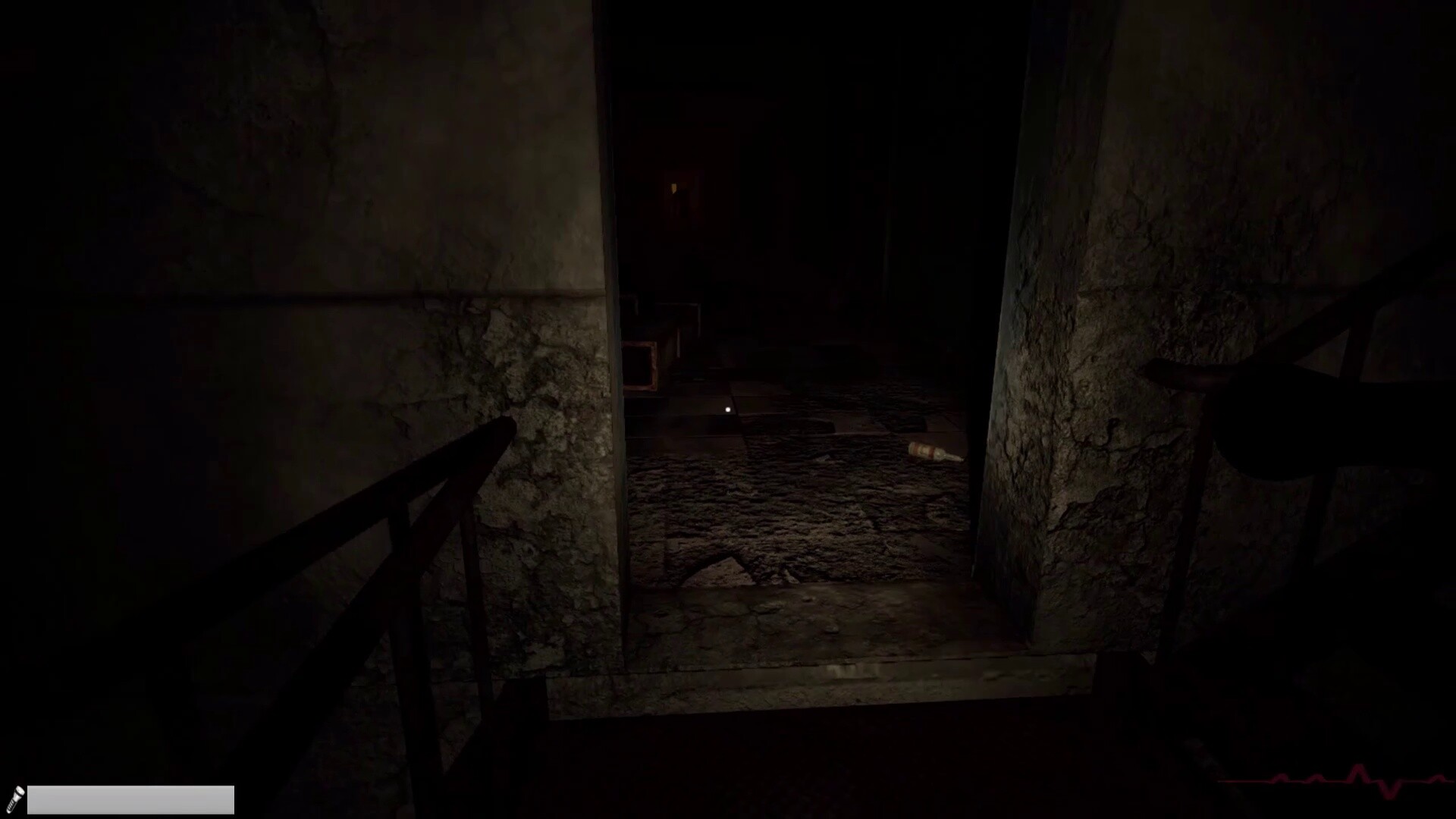1456x819 pixels.
Task: Click the lit doorway in the far background
Action: tap(674, 187)
